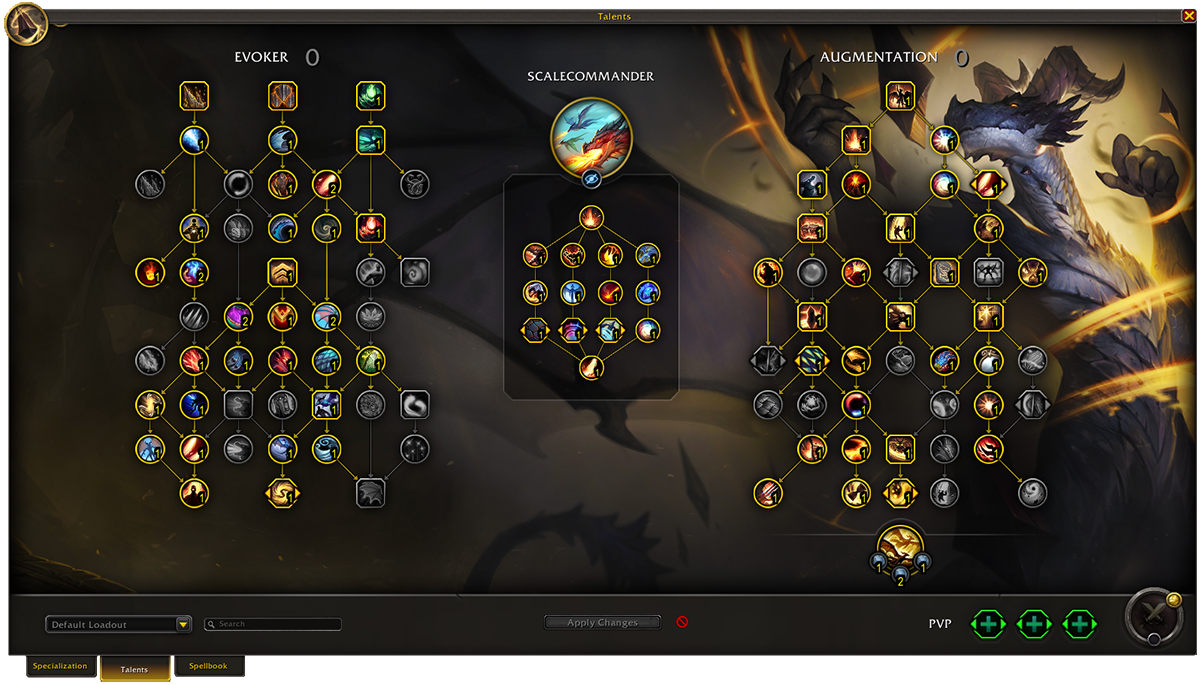Click the top Augmentation tree talent node
The width and height of the screenshot is (1200, 685).
tap(900, 96)
